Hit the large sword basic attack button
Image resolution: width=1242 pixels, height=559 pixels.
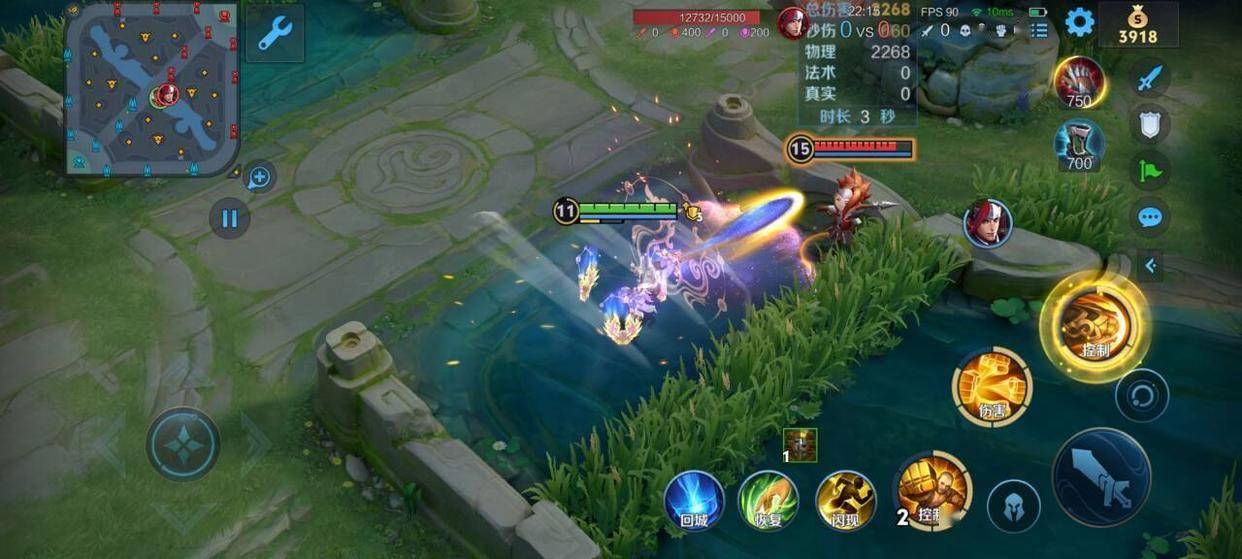(x=1101, y=478)
